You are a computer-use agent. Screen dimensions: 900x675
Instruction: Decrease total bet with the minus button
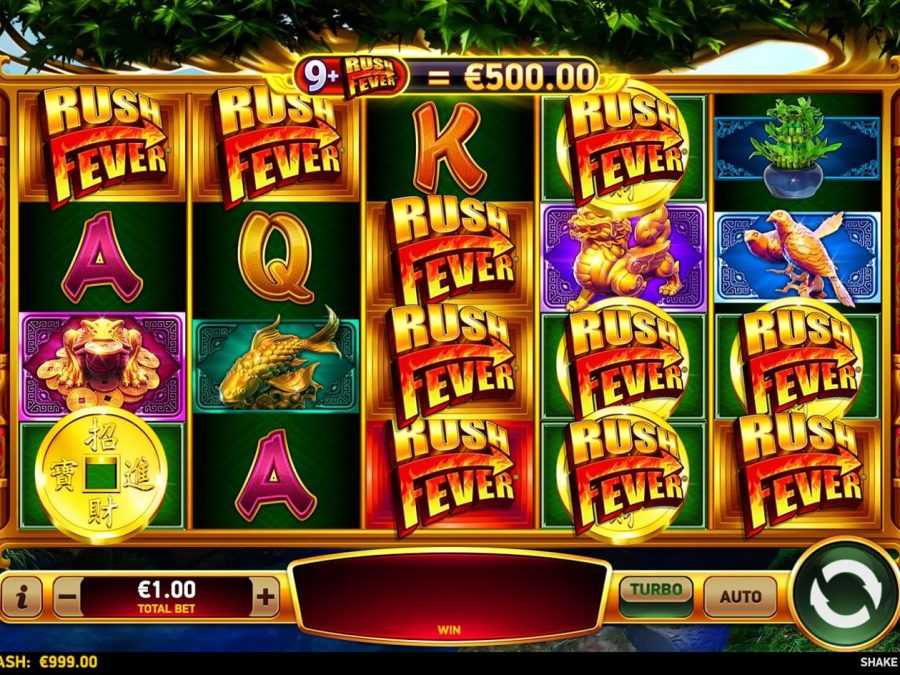[x=68, y=598]
